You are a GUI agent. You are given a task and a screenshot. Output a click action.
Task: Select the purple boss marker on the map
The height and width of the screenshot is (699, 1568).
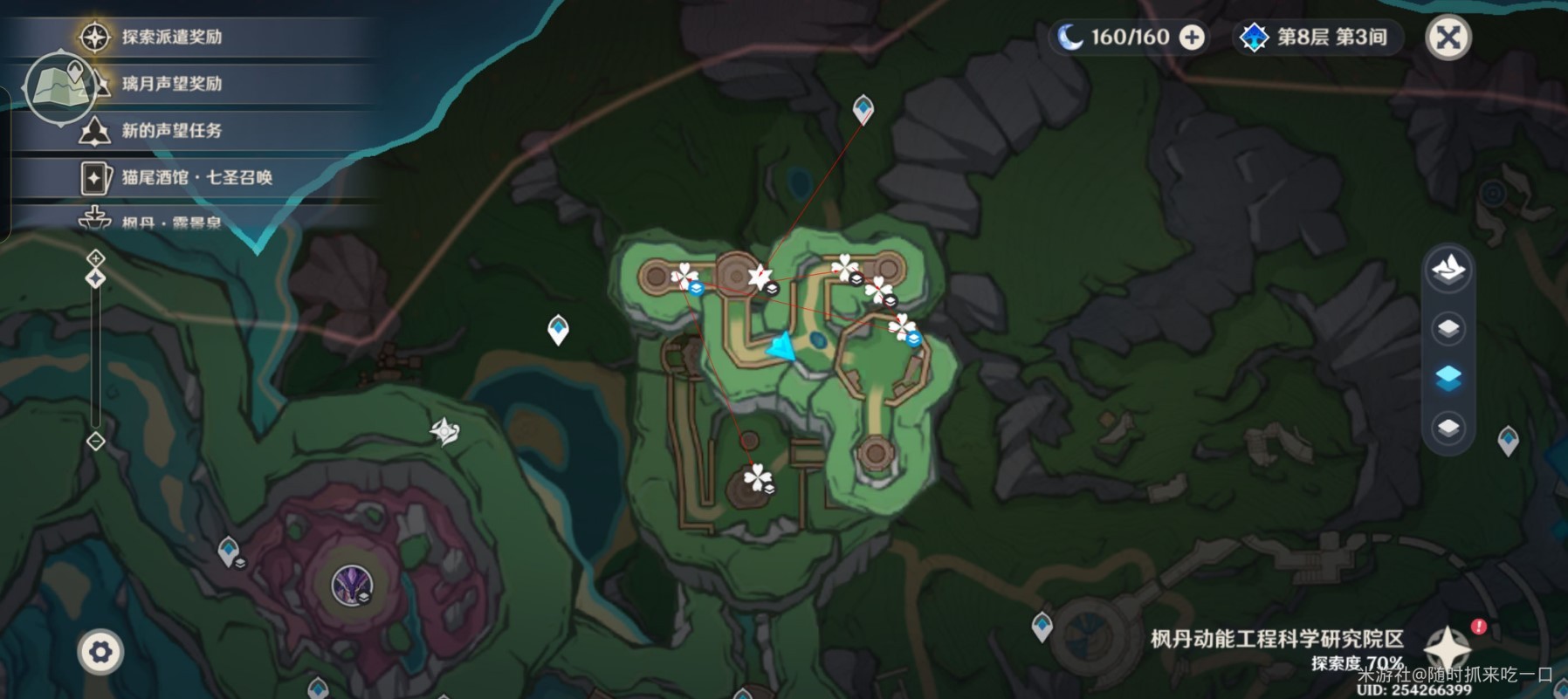[x=353, y=585]
